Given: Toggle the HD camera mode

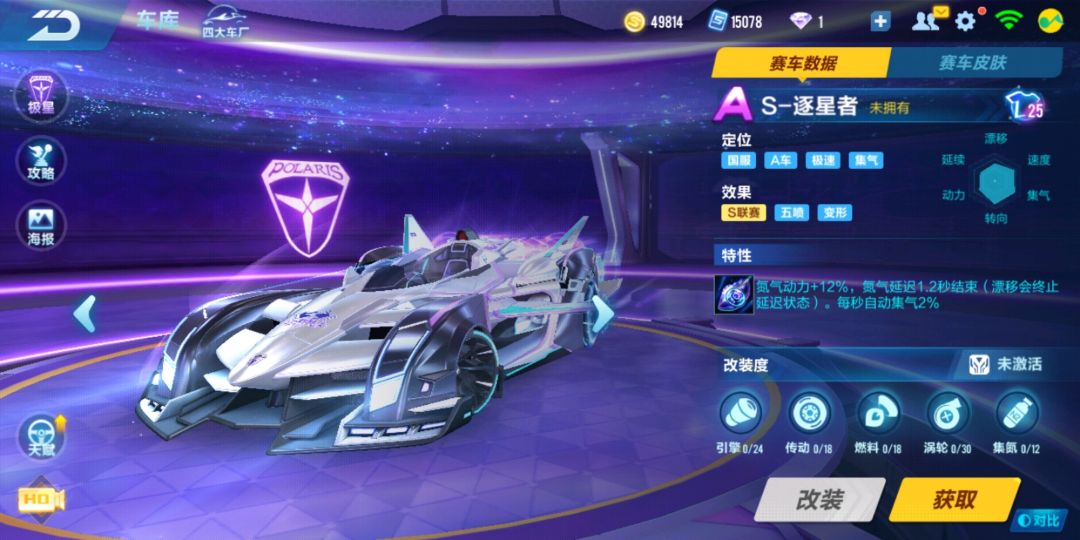Looking at the screenshot, I should [40, 500].
